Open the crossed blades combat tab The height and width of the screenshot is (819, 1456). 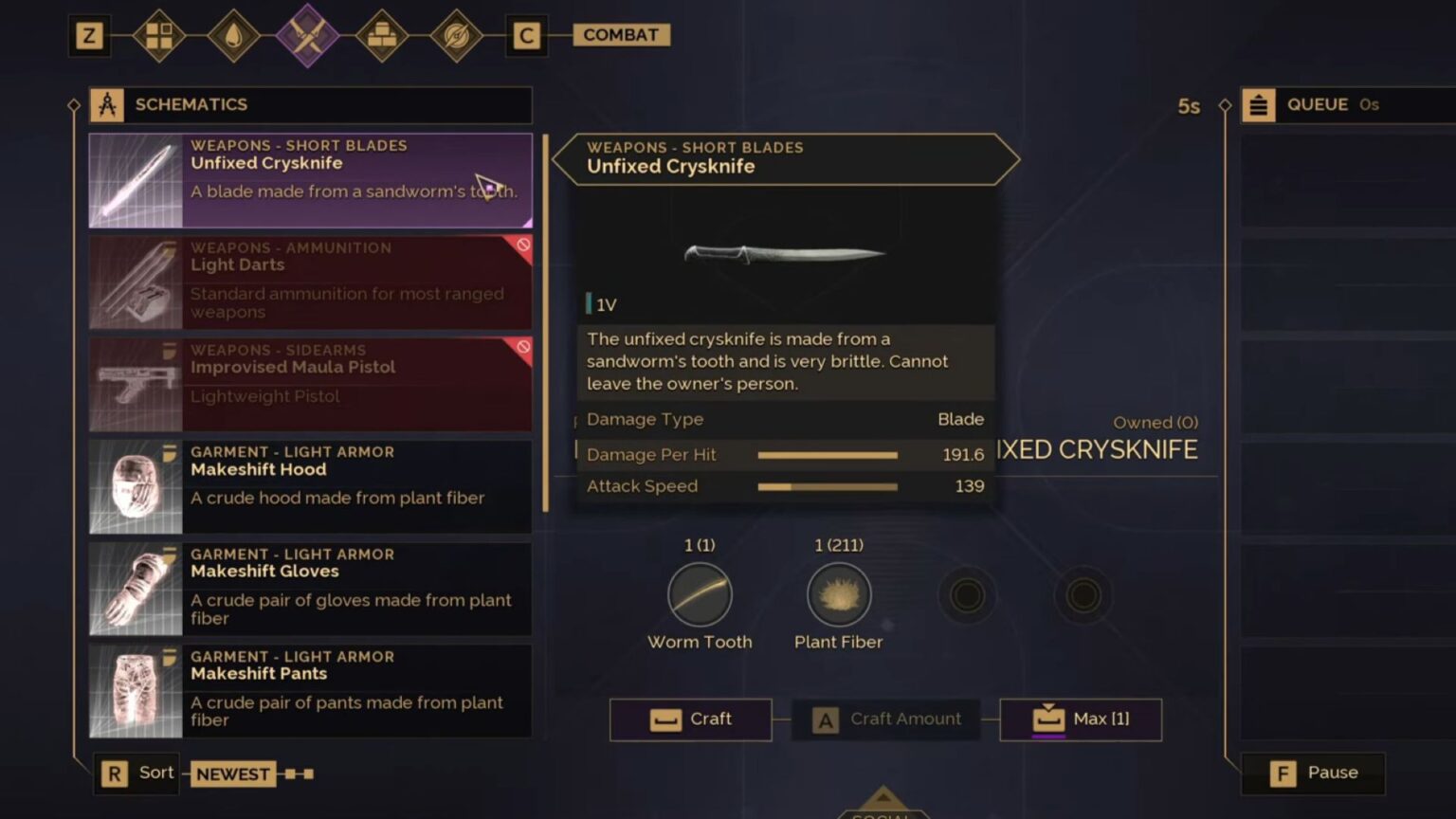308,36
